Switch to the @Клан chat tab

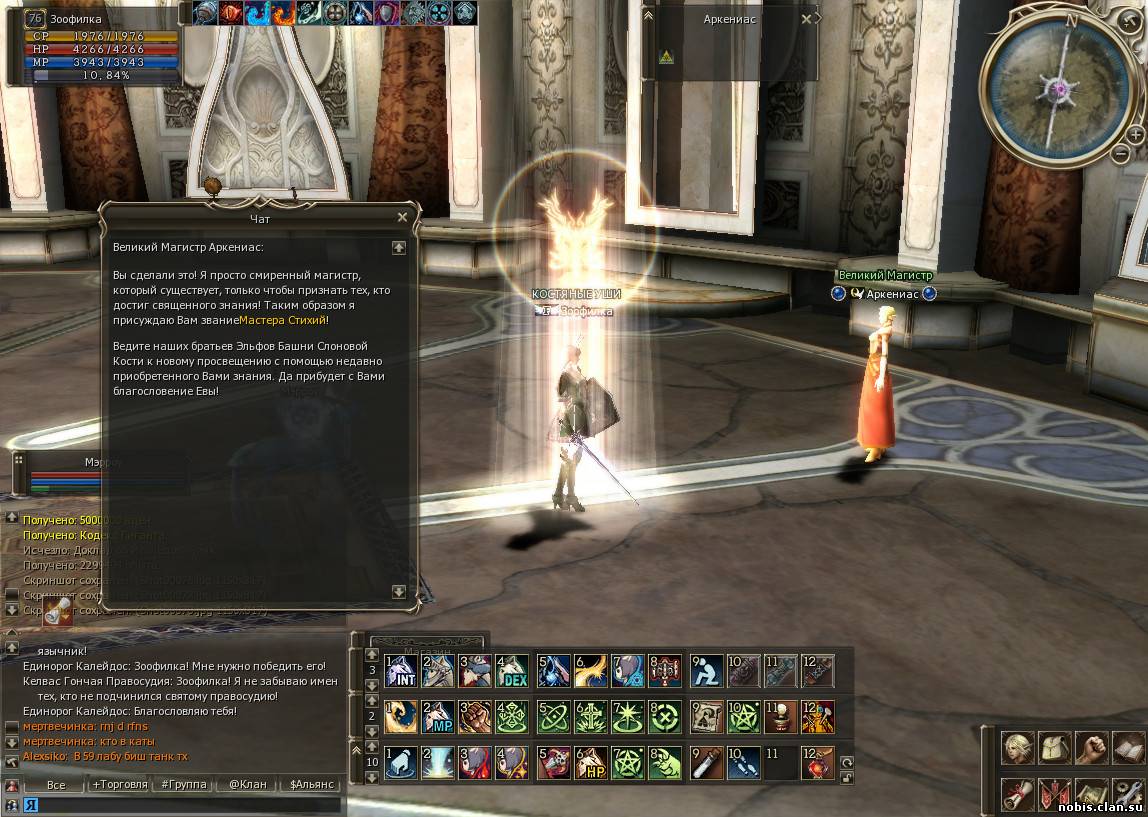point(247,785)
